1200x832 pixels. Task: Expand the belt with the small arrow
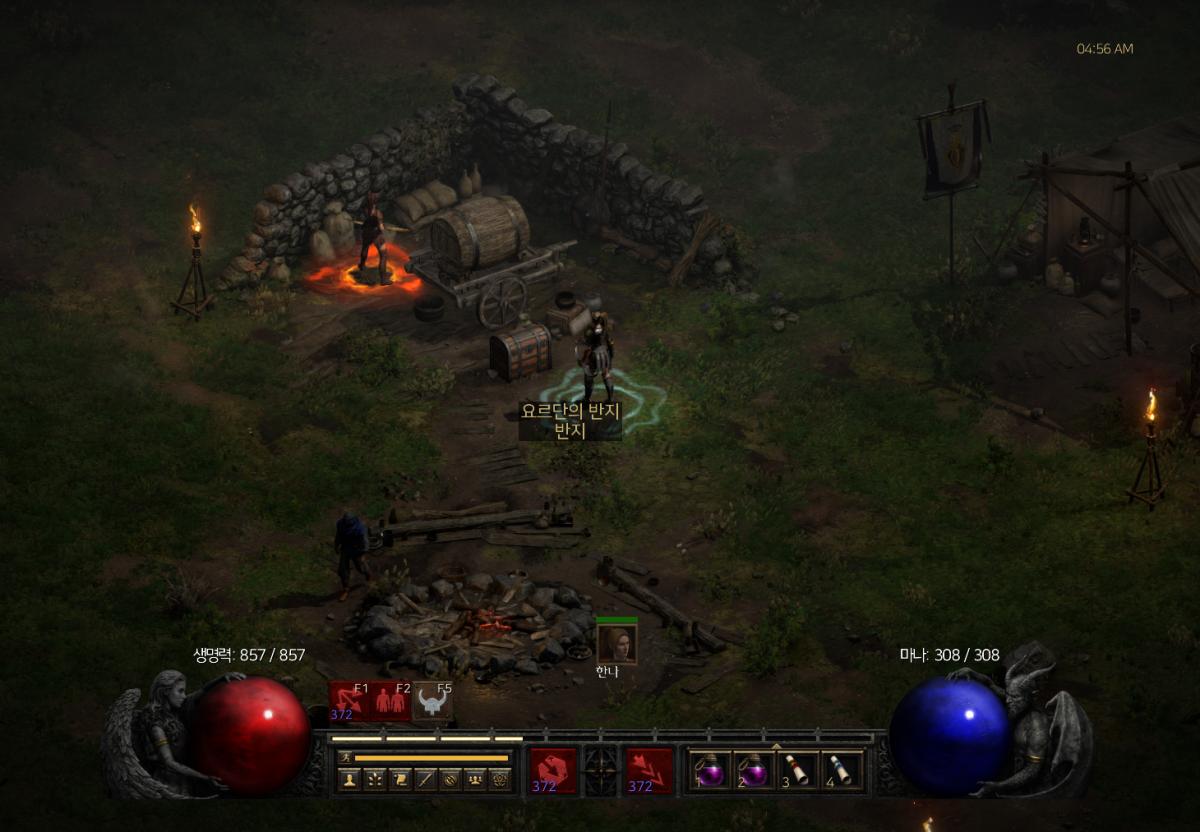pos(776,745)
